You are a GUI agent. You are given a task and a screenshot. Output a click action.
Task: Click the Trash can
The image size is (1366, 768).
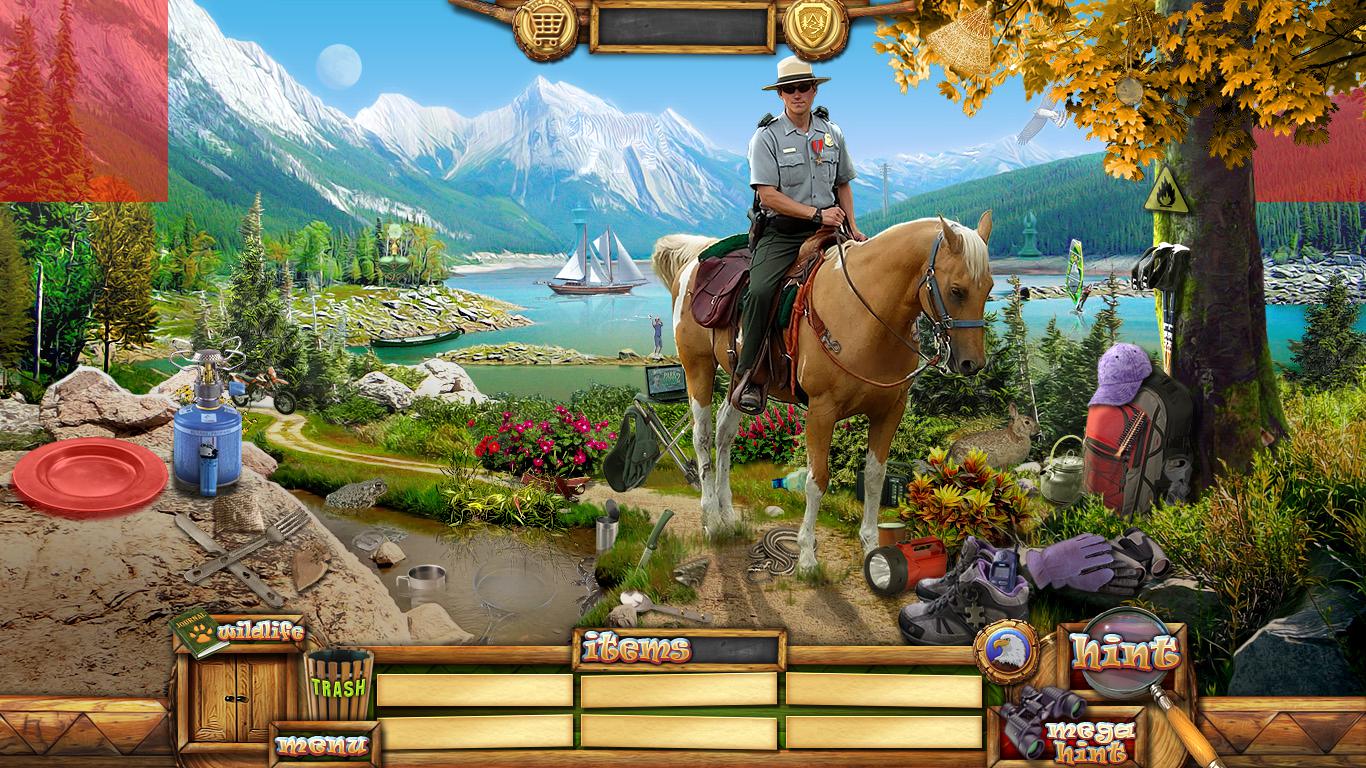point(339,685)
